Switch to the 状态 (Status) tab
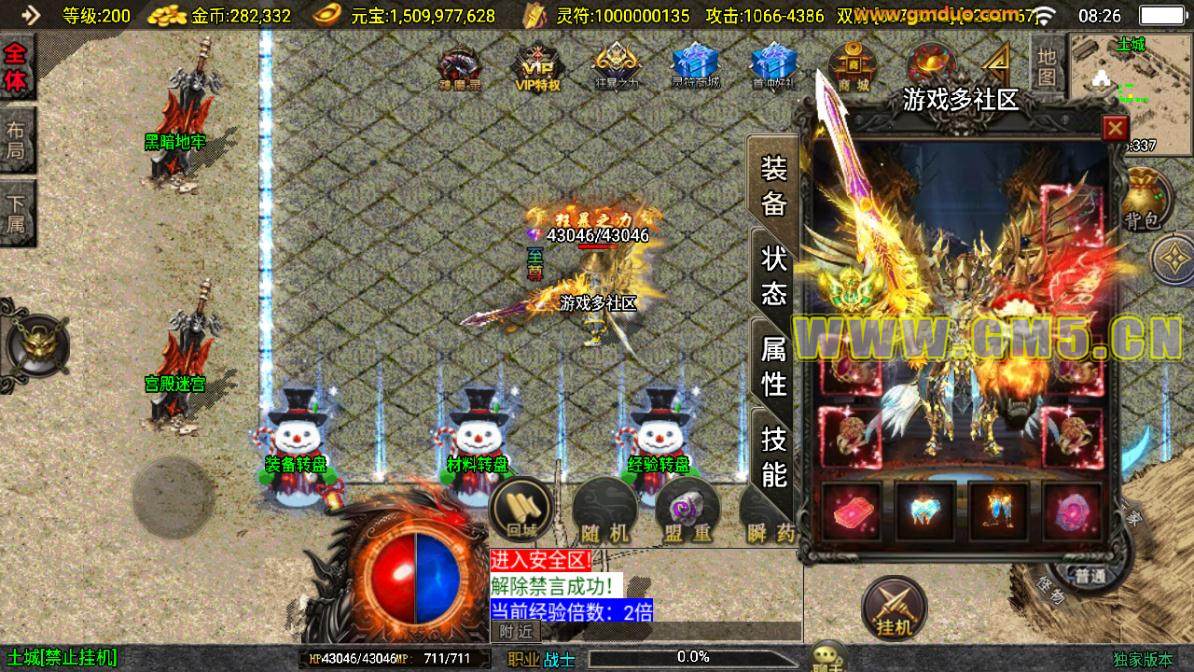The image size is (1194, 672). click(x=775, y=276)
